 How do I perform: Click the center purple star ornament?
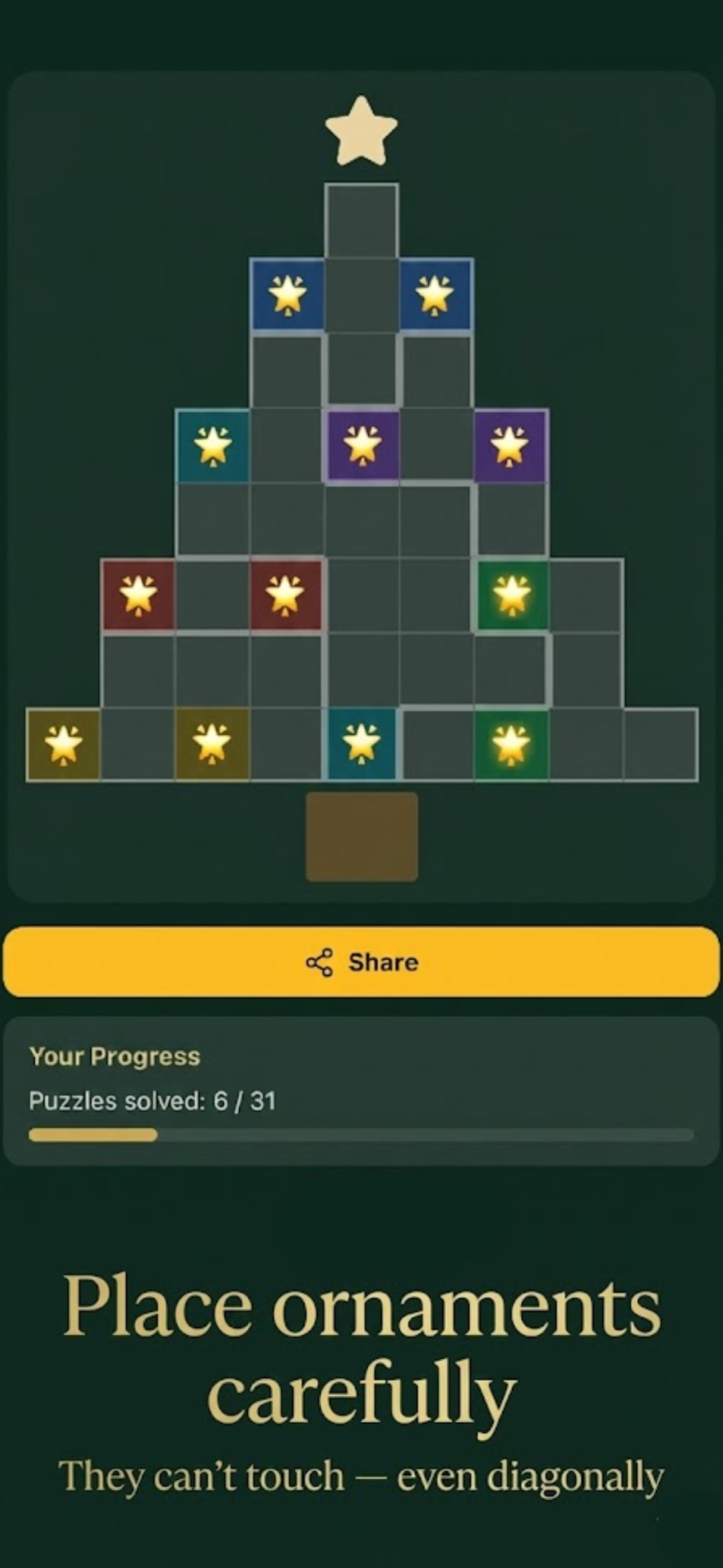click(361, 446)
